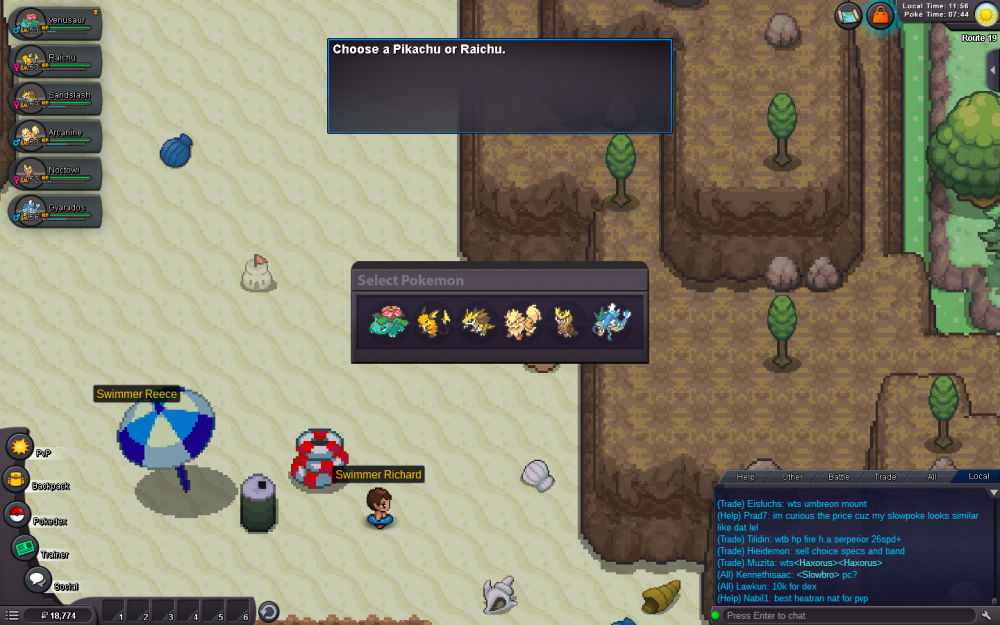Screen dimensions: 1000x625
Task: Open the map scroll icon
Action: 849,15
